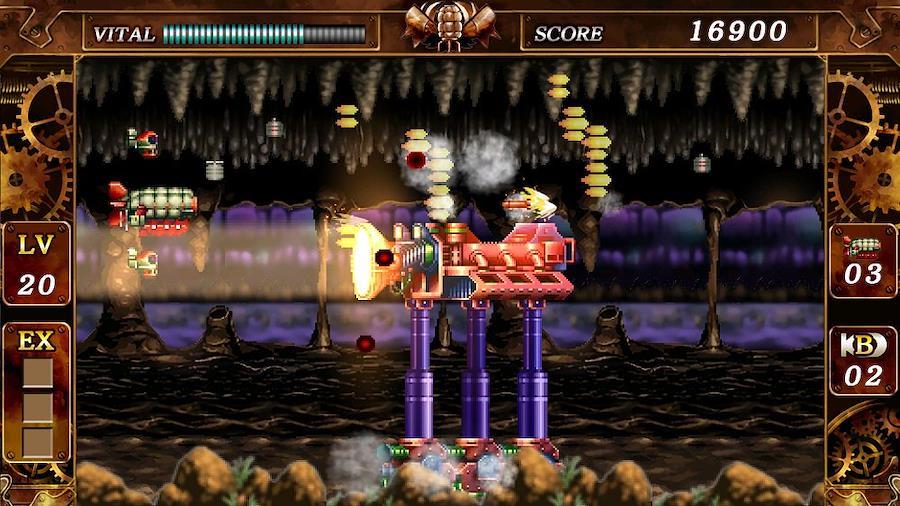Select the remaining lives airship icon
The height and width of the screenshot is (506, 900).
click(862, 246)
